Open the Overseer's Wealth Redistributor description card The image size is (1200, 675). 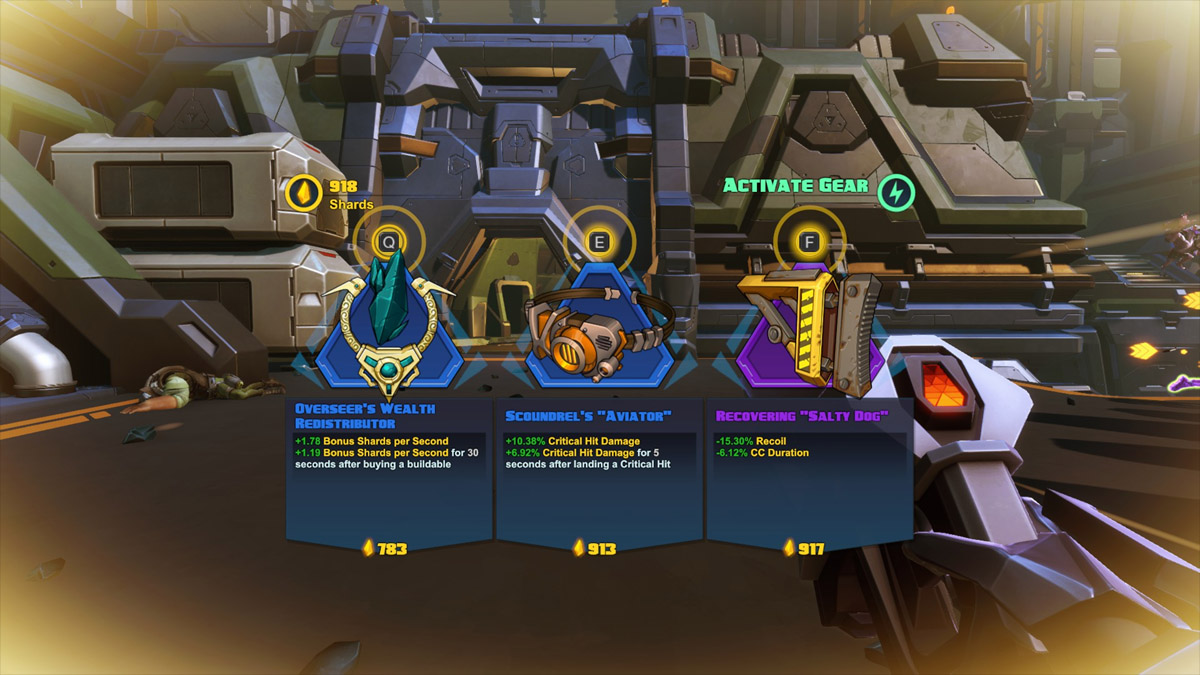(x=389, y=470)
